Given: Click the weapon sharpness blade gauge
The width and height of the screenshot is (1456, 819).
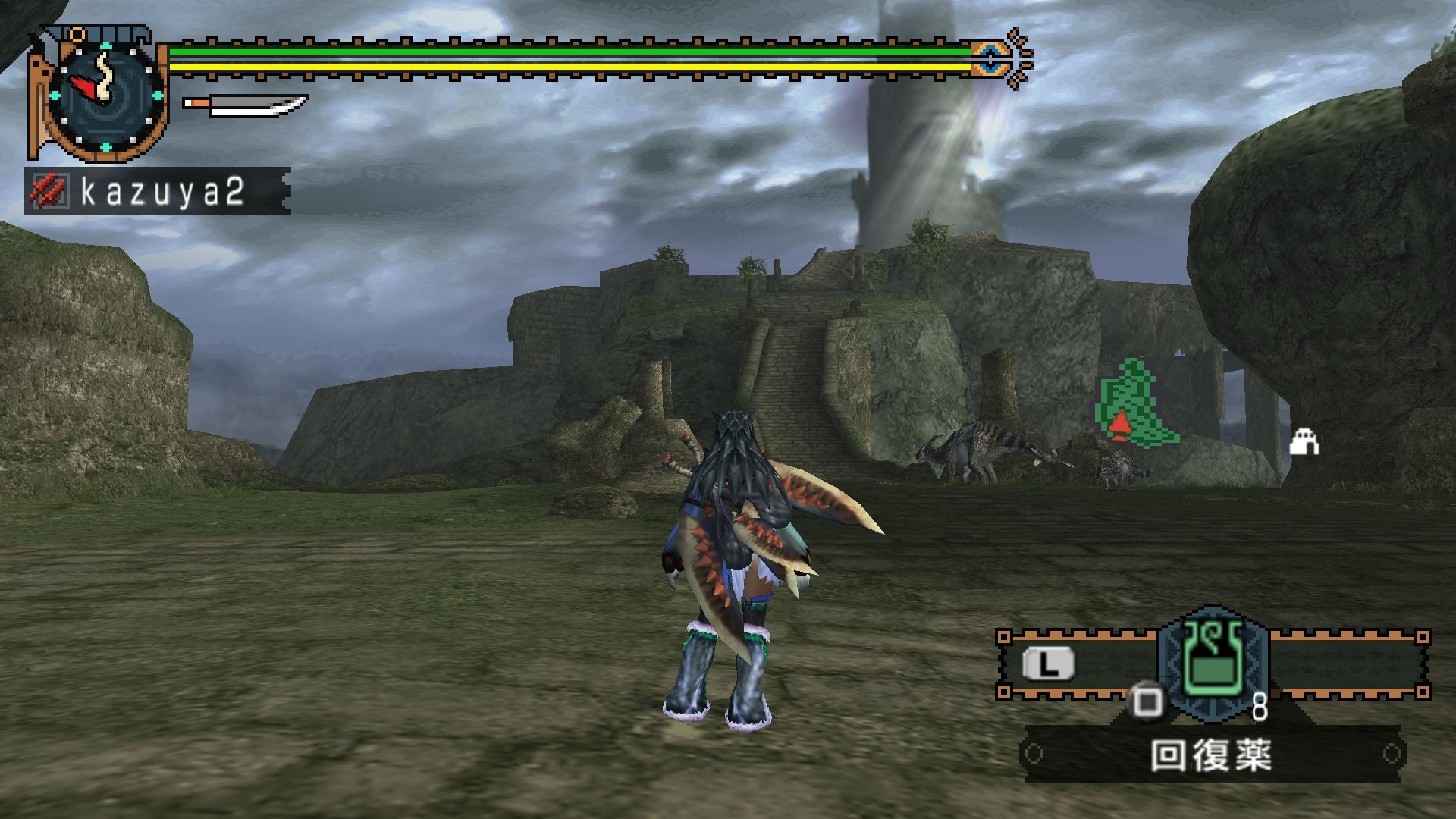Looking at the screenshot, I should coord(246,105).
